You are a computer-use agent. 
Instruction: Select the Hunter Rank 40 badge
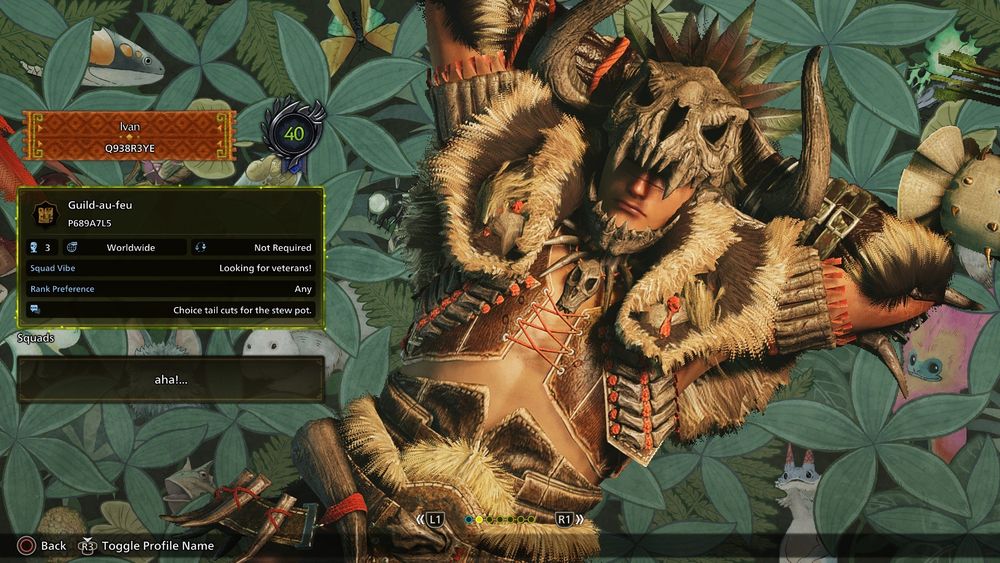click(x=294, y=132)
